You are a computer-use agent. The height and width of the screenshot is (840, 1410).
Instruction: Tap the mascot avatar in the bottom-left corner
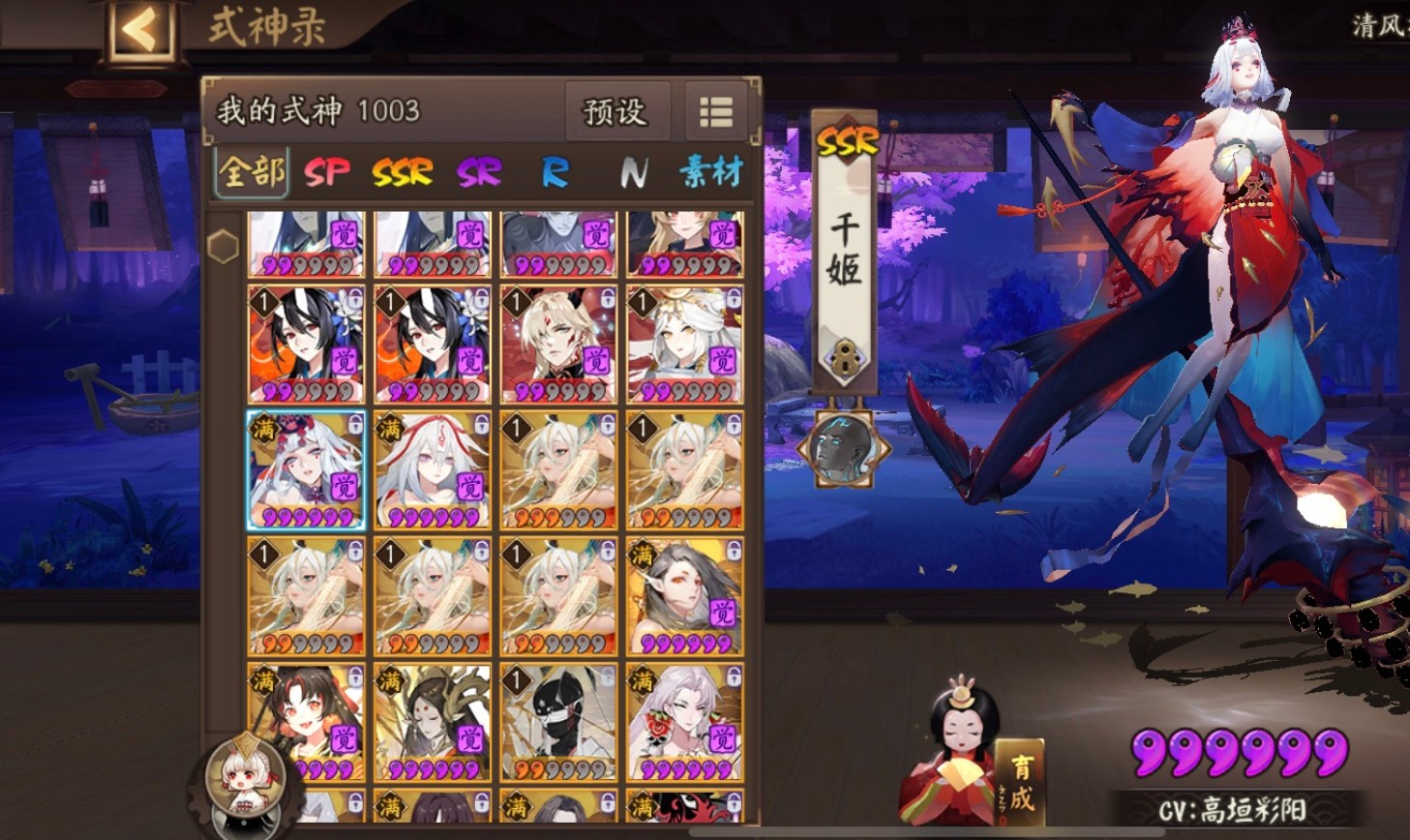pos(245,782)
